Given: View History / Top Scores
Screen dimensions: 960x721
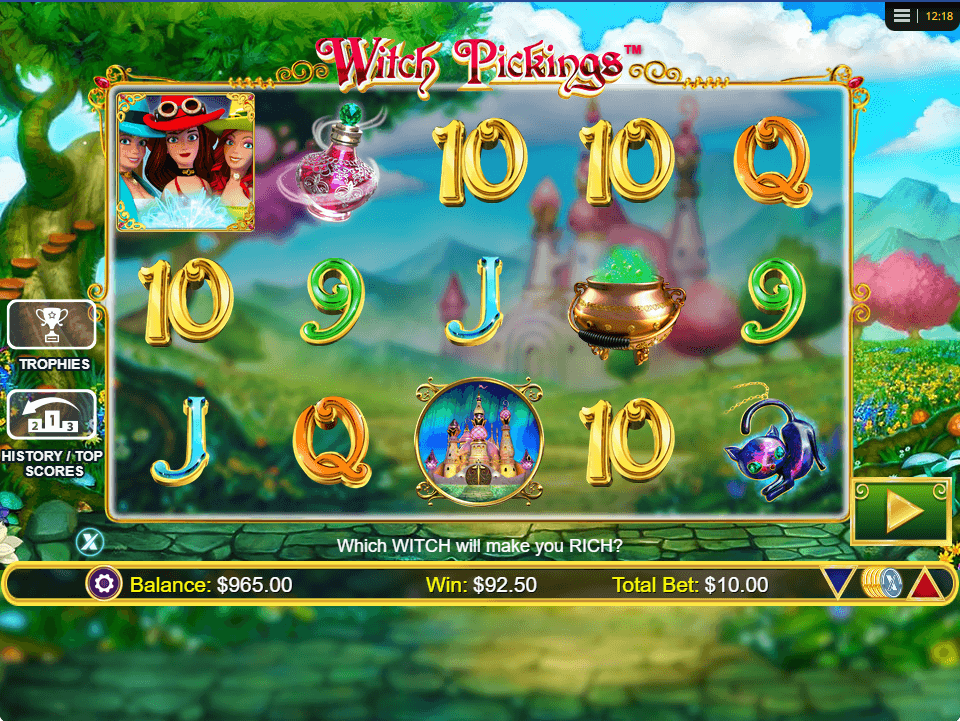Looking at the screenshot, I should [52, 415].
